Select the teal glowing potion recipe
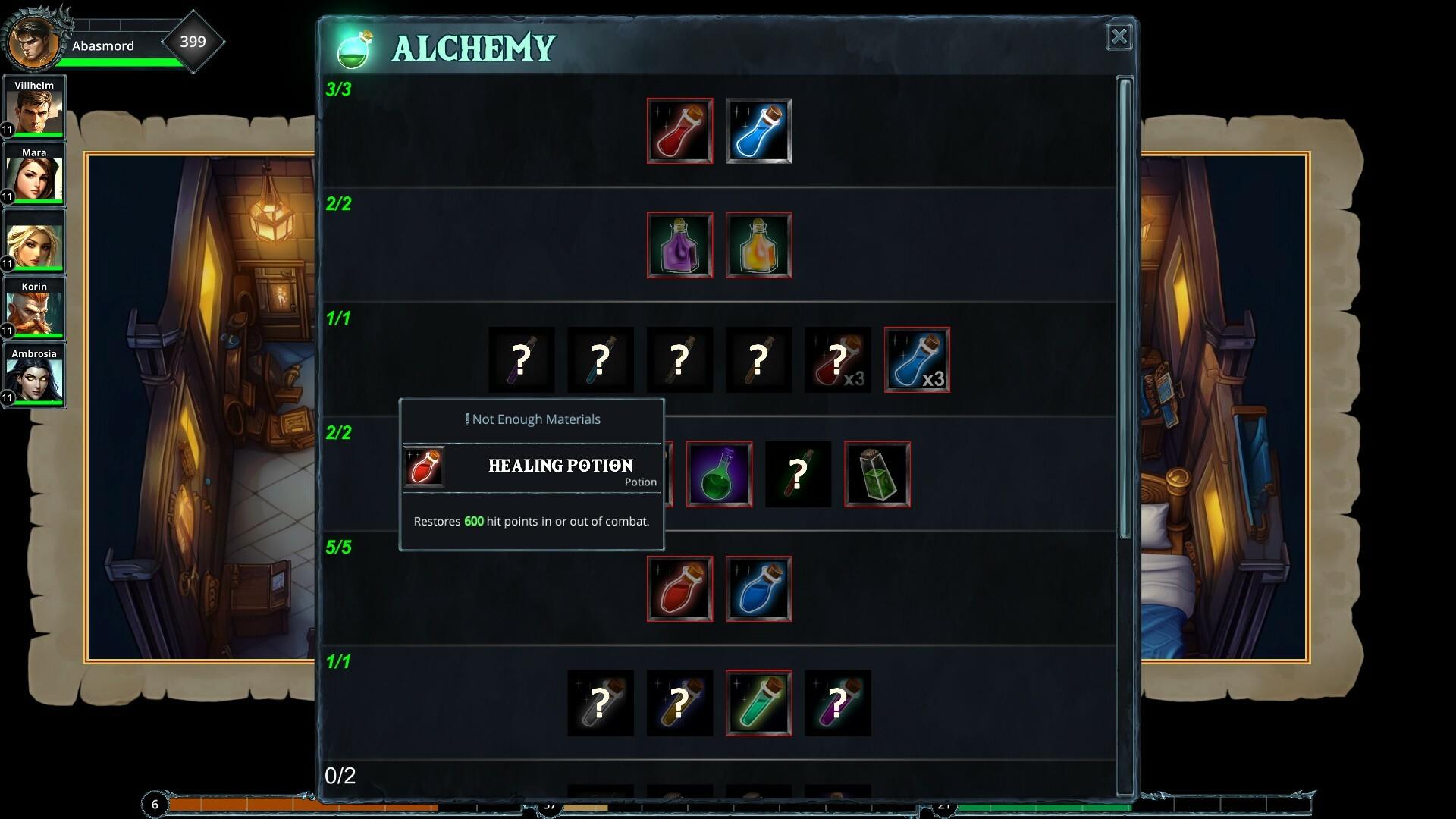 [x=758, y=703]
